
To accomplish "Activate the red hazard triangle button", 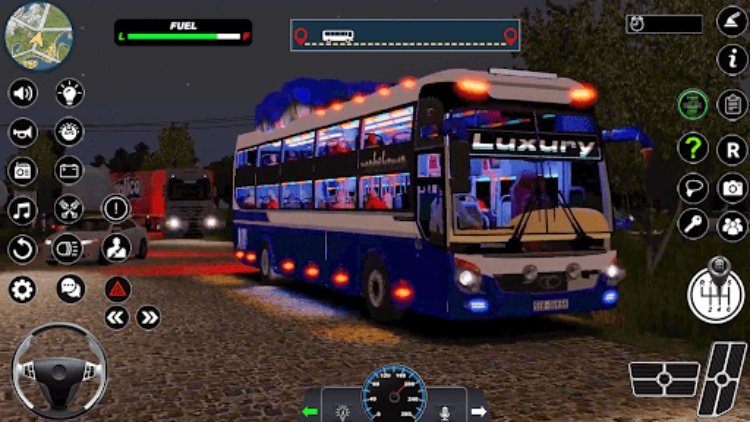I will (x=117, y=289).
